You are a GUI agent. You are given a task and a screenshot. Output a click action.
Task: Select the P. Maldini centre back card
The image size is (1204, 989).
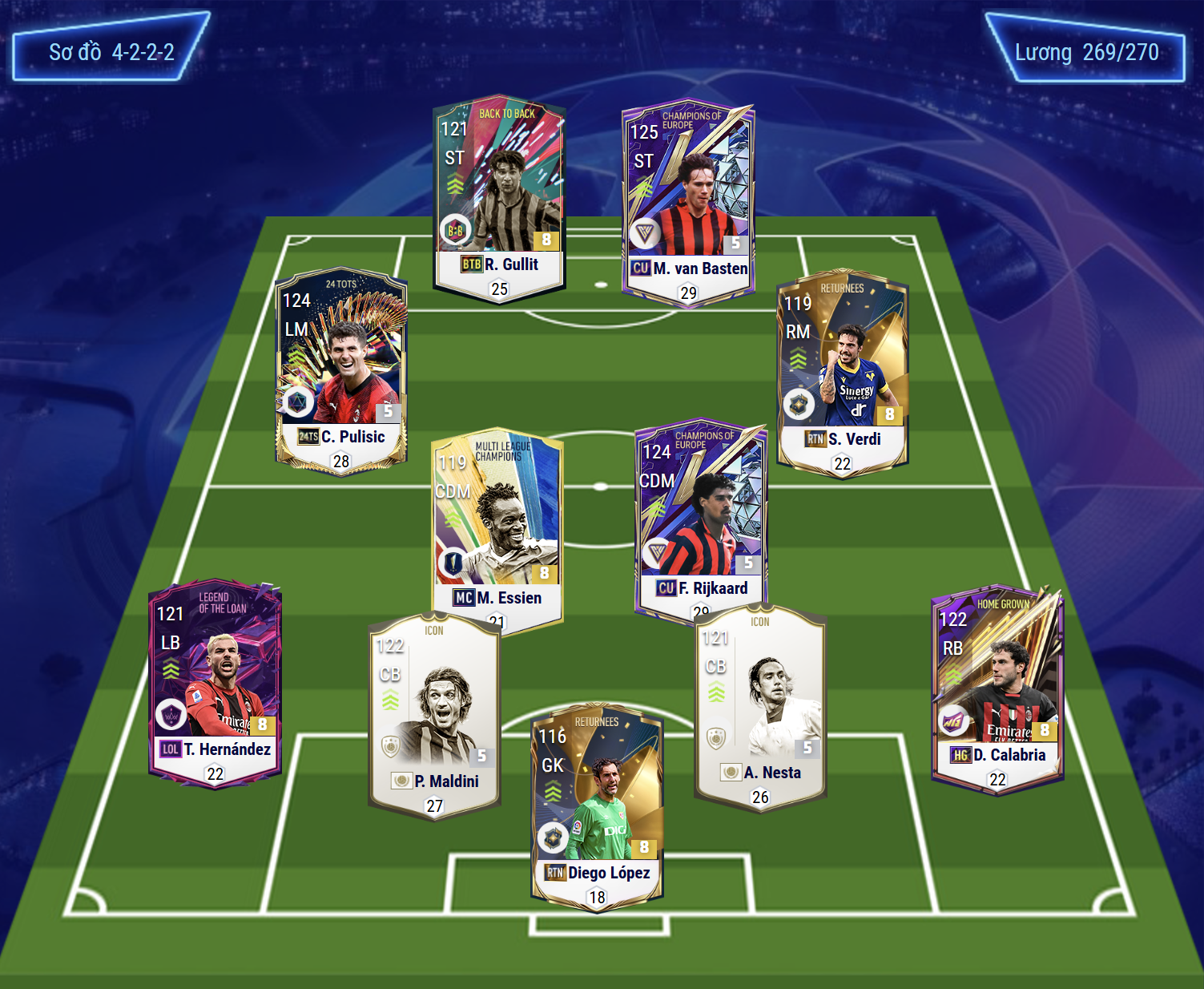(434, 715)
